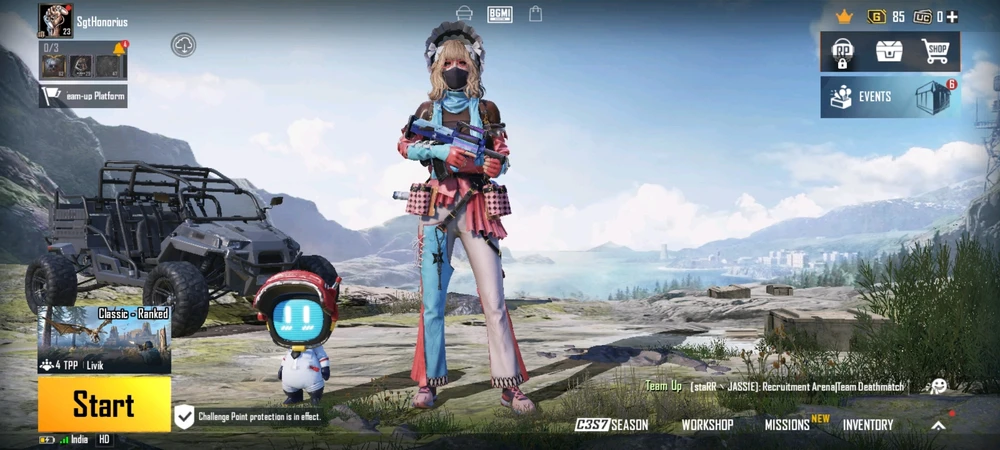Open the Classic Ranked Livik mode selector

pos(104,340)
